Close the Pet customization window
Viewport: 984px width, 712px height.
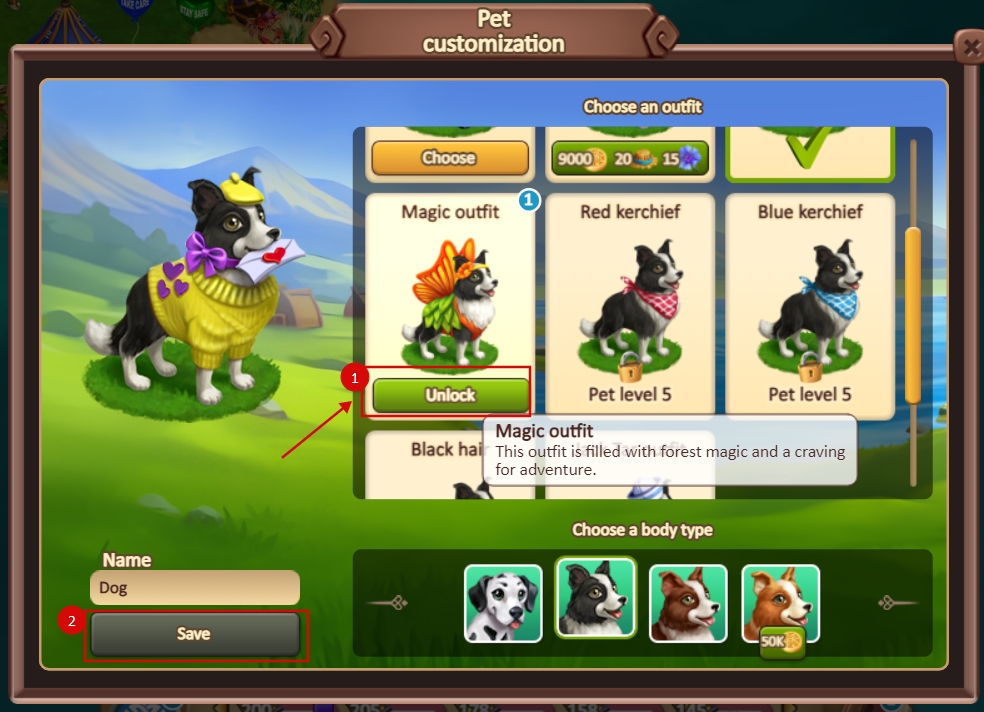967,47
